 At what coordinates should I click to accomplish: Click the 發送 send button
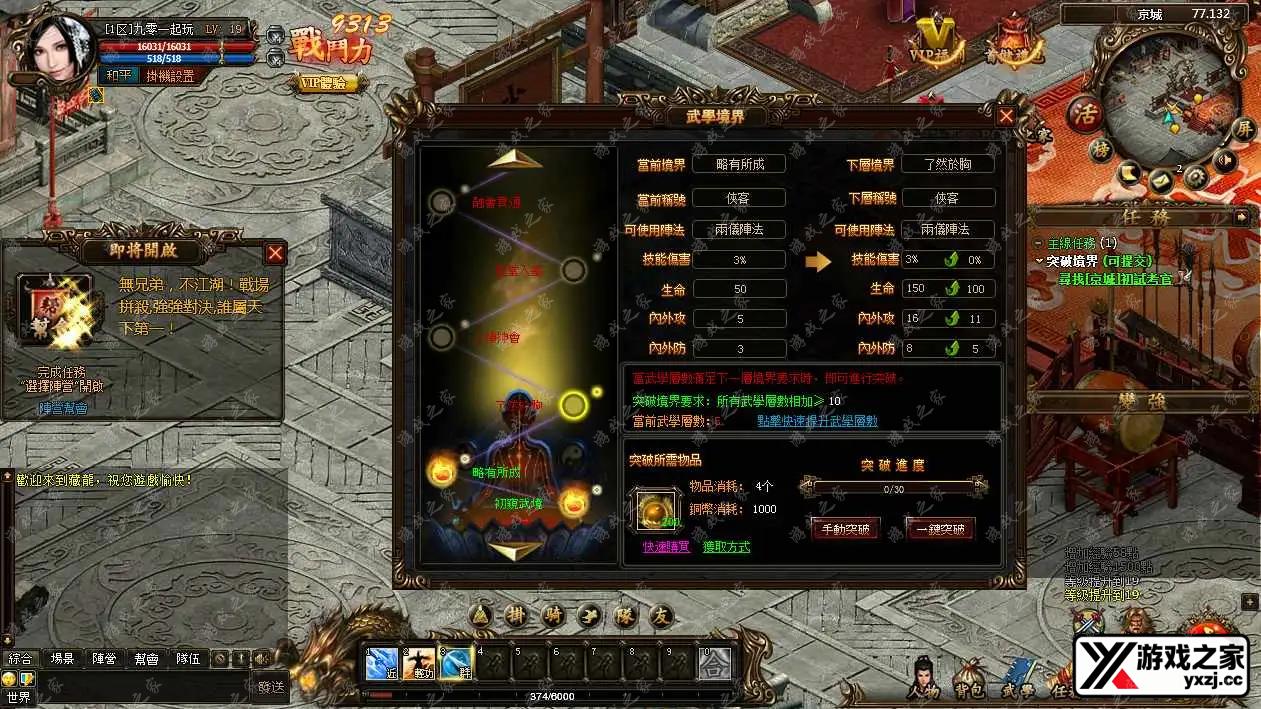pyautogui.click(x=271, y=686)
